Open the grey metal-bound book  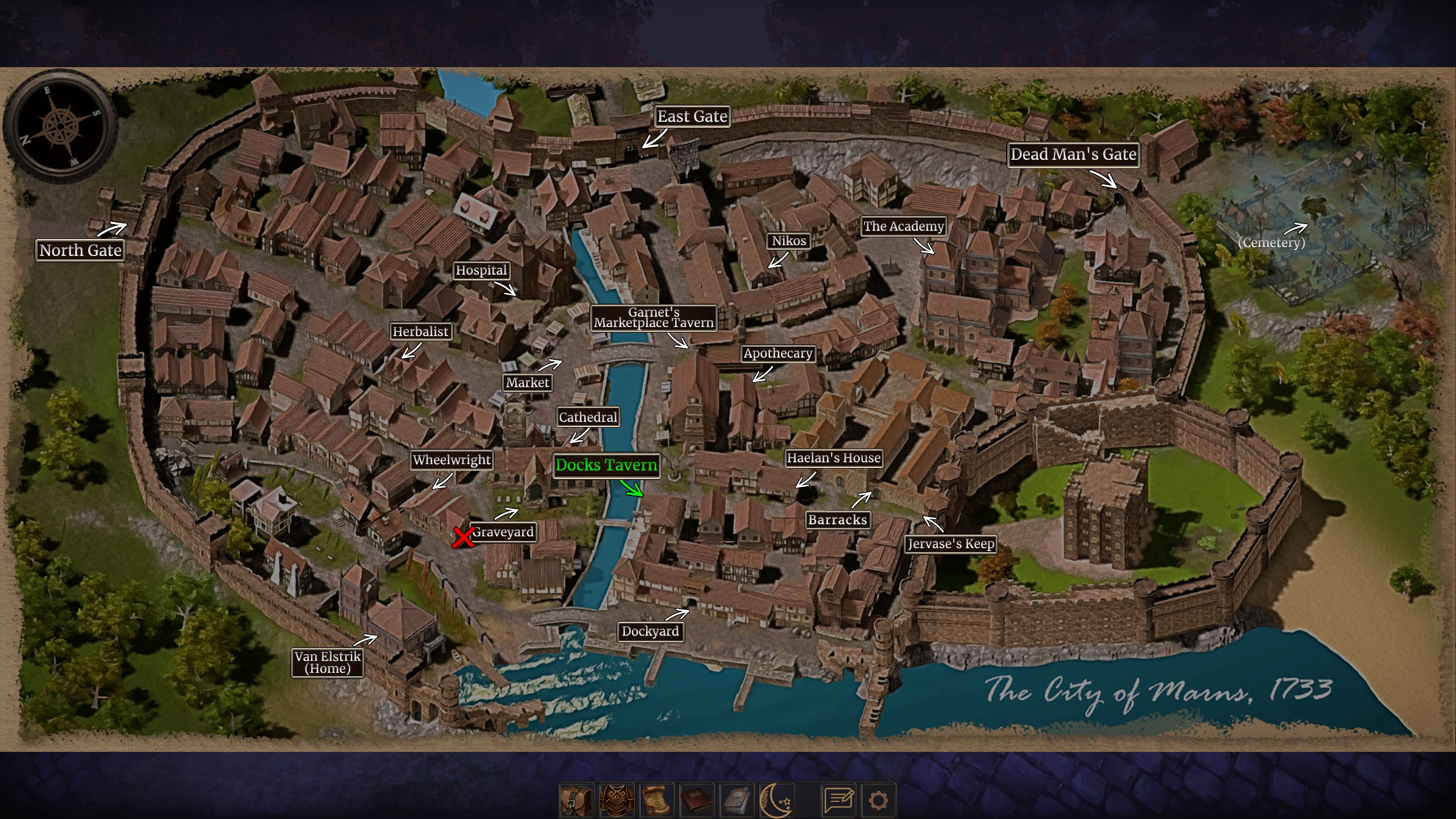[737, 800]
